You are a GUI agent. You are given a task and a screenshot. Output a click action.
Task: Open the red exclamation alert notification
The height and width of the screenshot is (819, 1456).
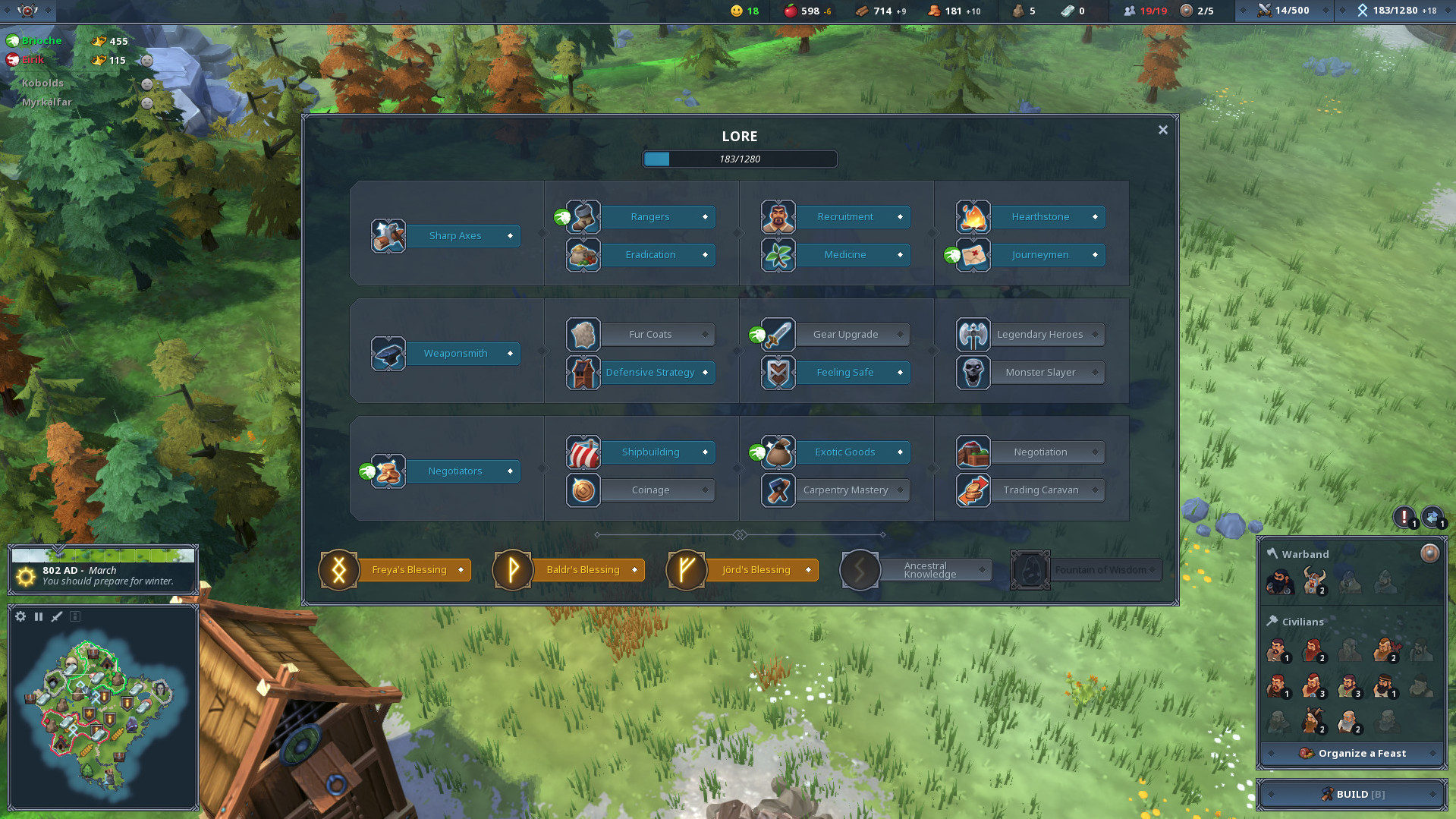(x=1404, y=517)
